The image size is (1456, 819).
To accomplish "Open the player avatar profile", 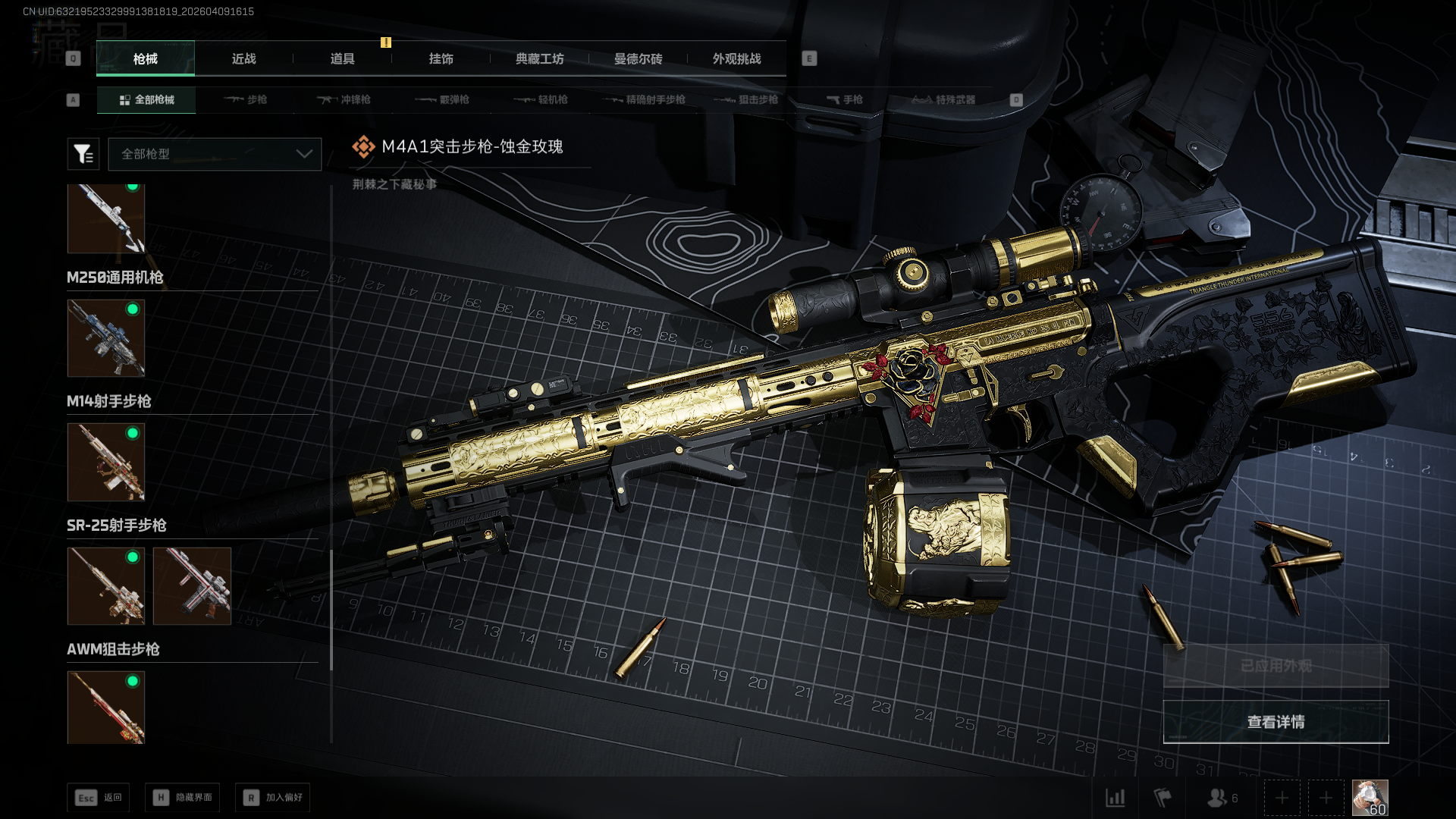I will [1370, 798].
